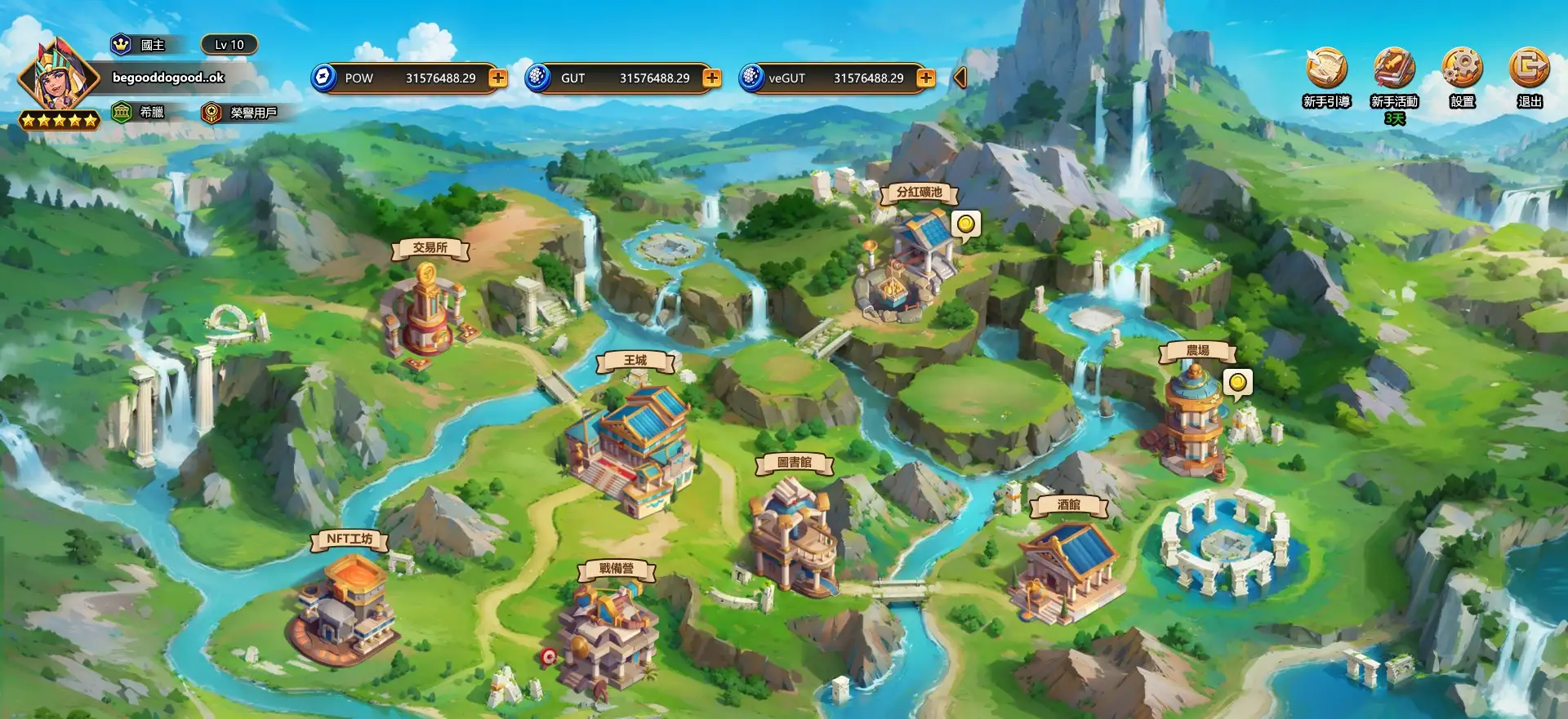Collapse the currency bar with arrow
Screen dimensions: 1568x719
pyautogui.click(x=960, y=78)
